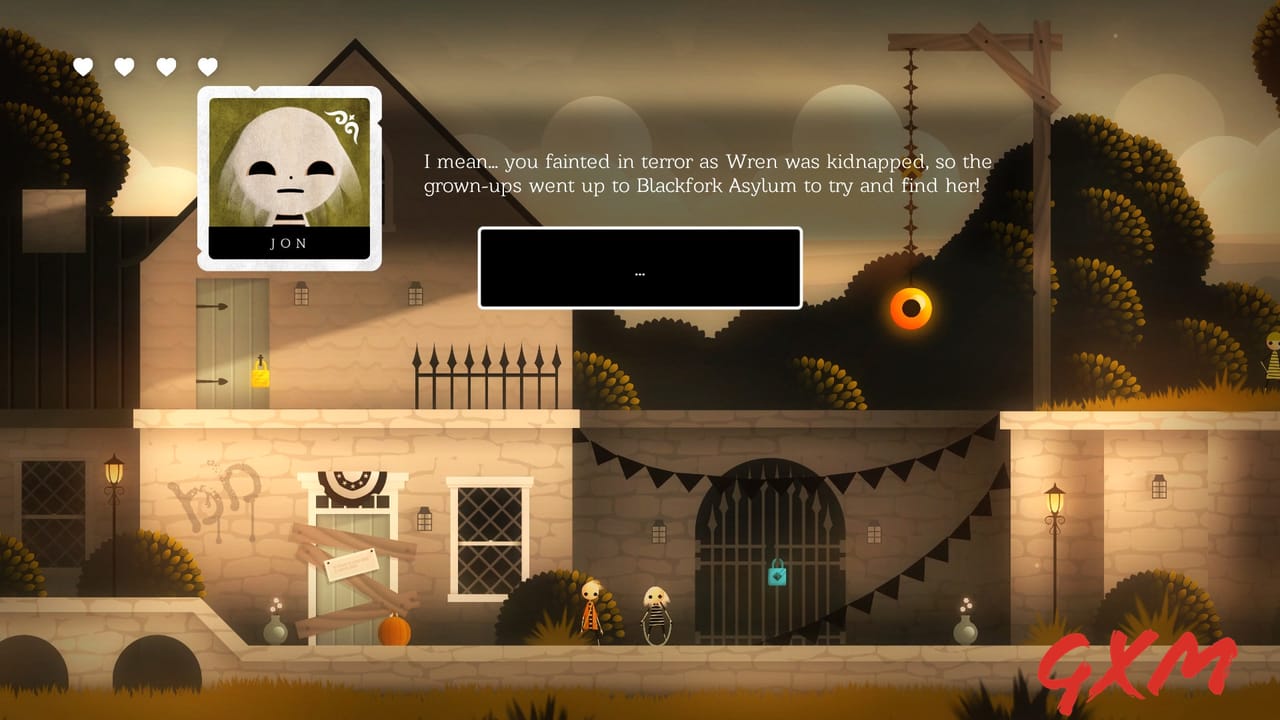Click the glowing orange orb hanging from the gallows
This screenshot has height=720, width=1280.
click(x=910, y=309)
